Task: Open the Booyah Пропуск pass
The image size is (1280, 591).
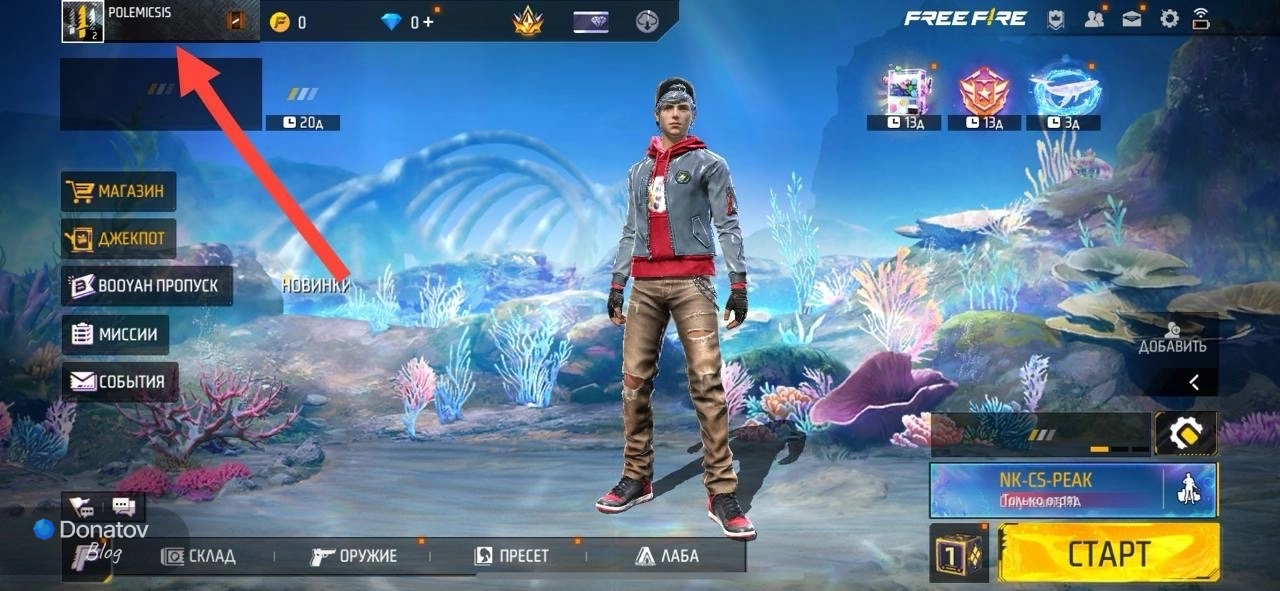Action: 146,286
